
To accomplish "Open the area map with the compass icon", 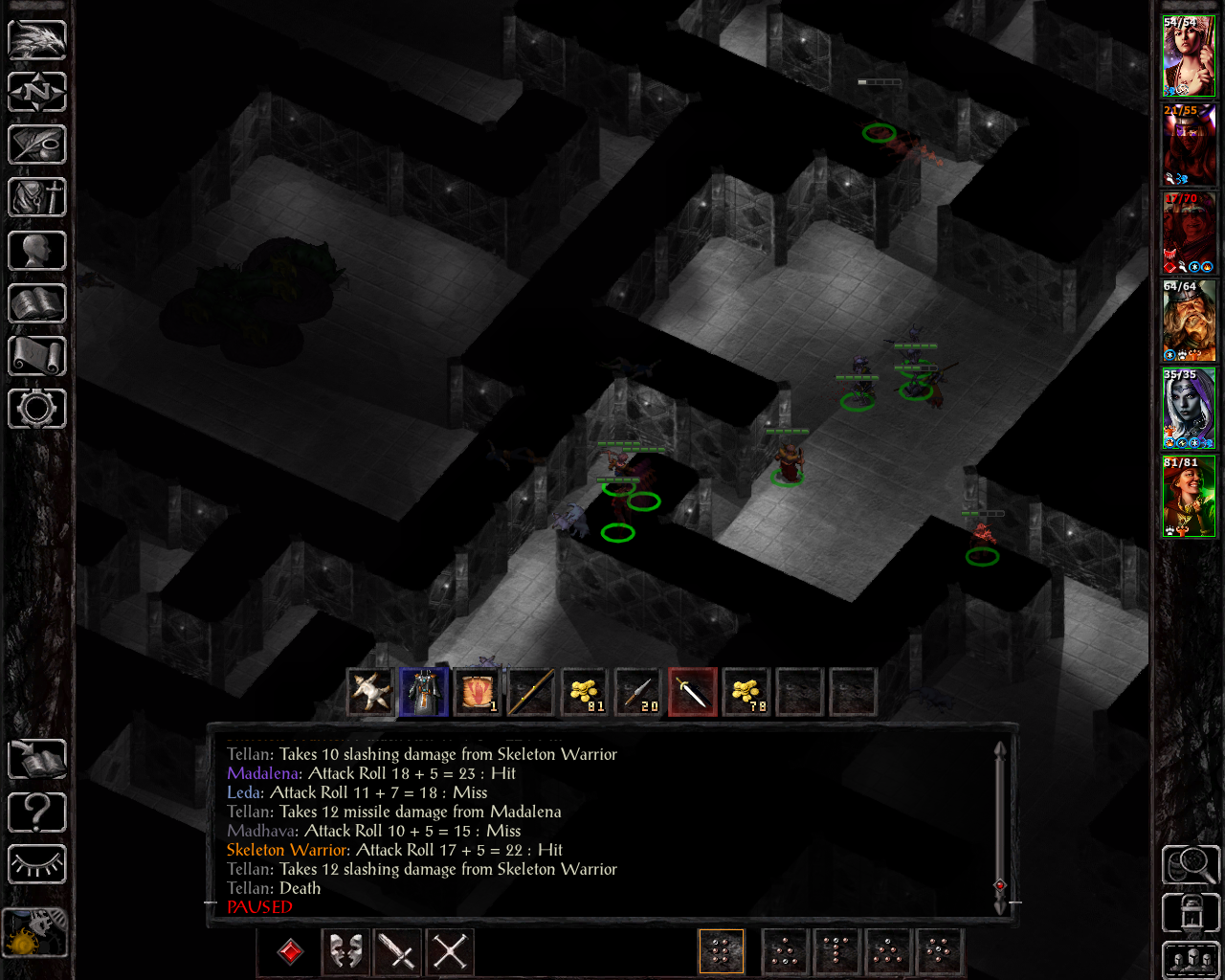I will pyautogui.click(x=37, y=92).
